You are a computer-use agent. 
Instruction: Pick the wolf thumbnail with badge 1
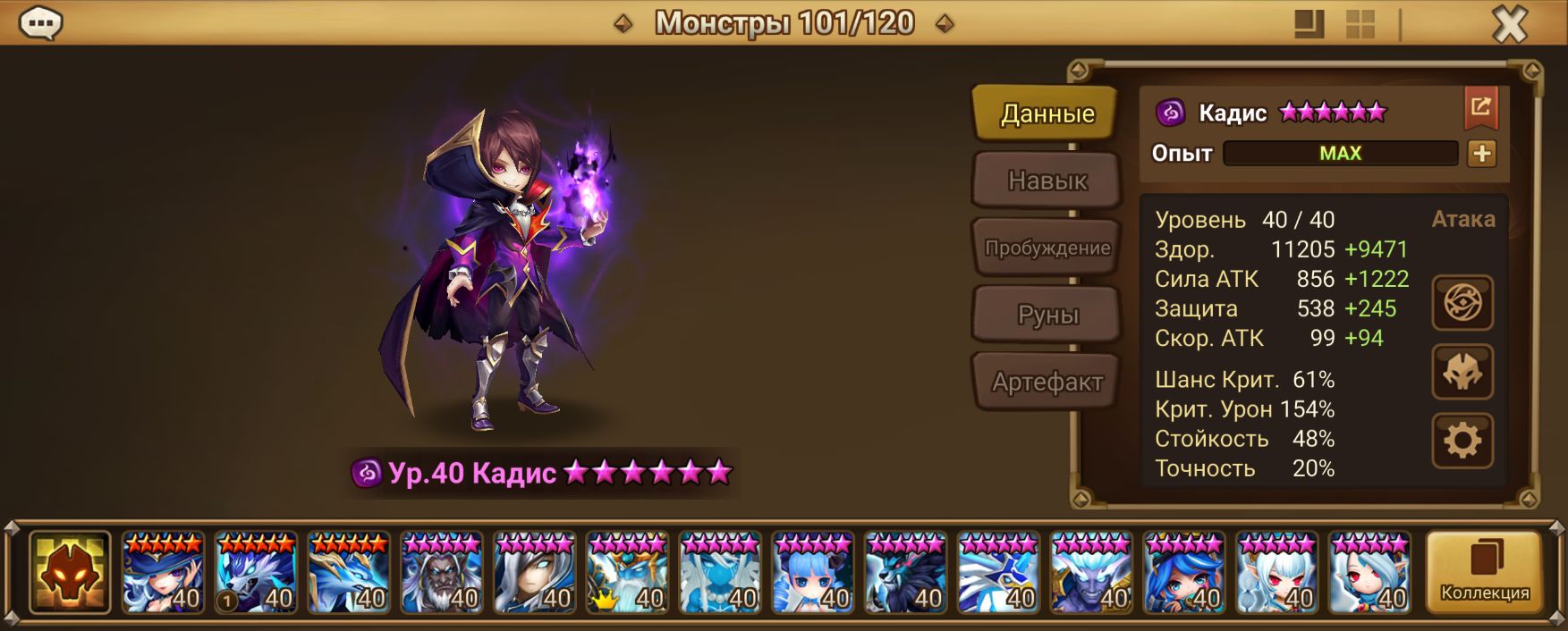[256, 573]
